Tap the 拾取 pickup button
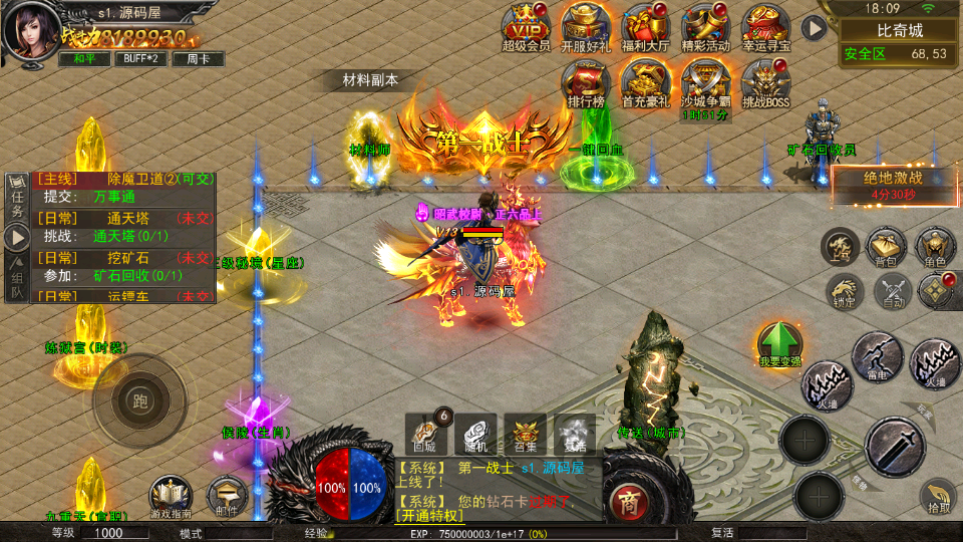 pyautogui.click(x=938, y=497)
